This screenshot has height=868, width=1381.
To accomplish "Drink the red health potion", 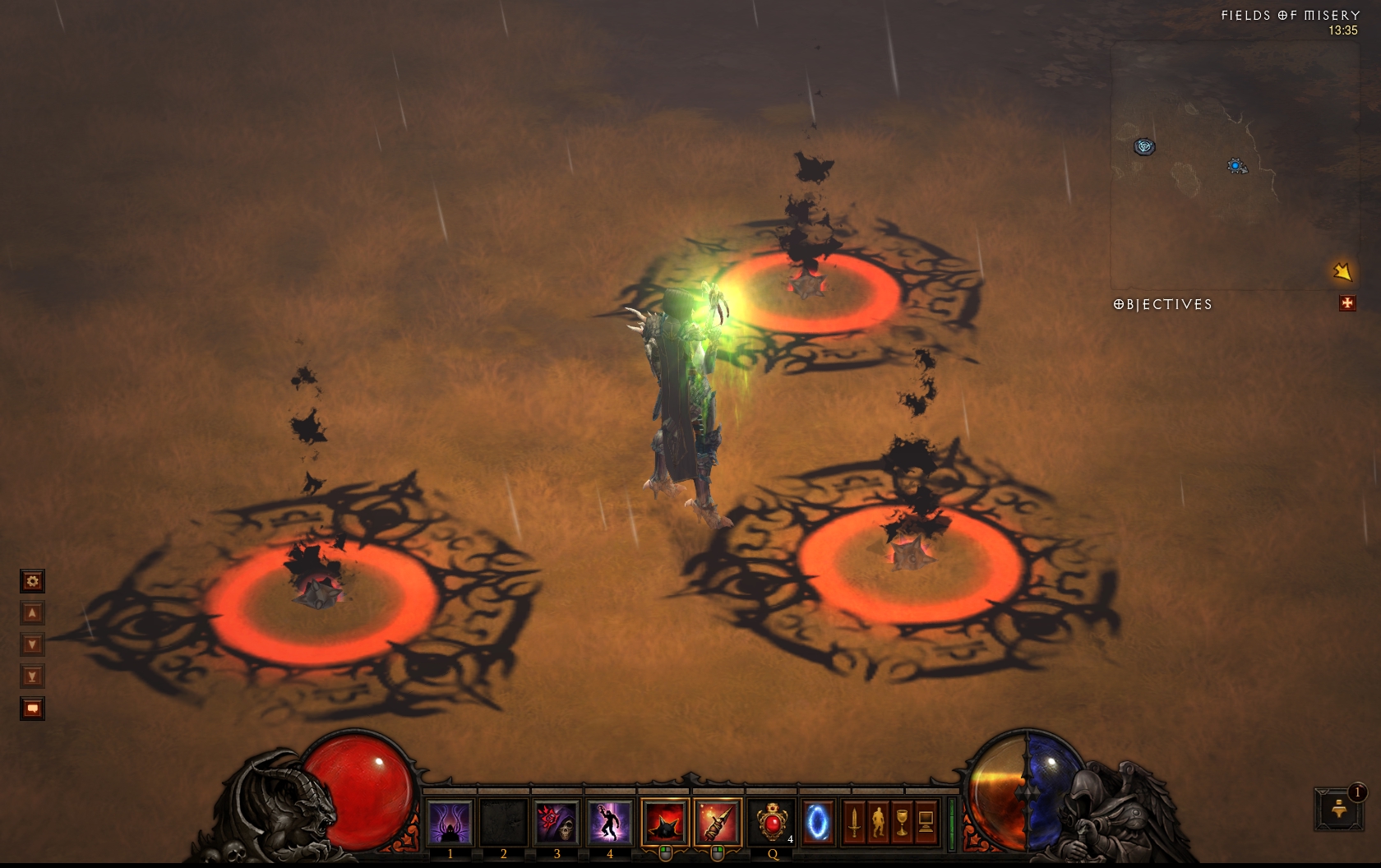I will [772, 821].
